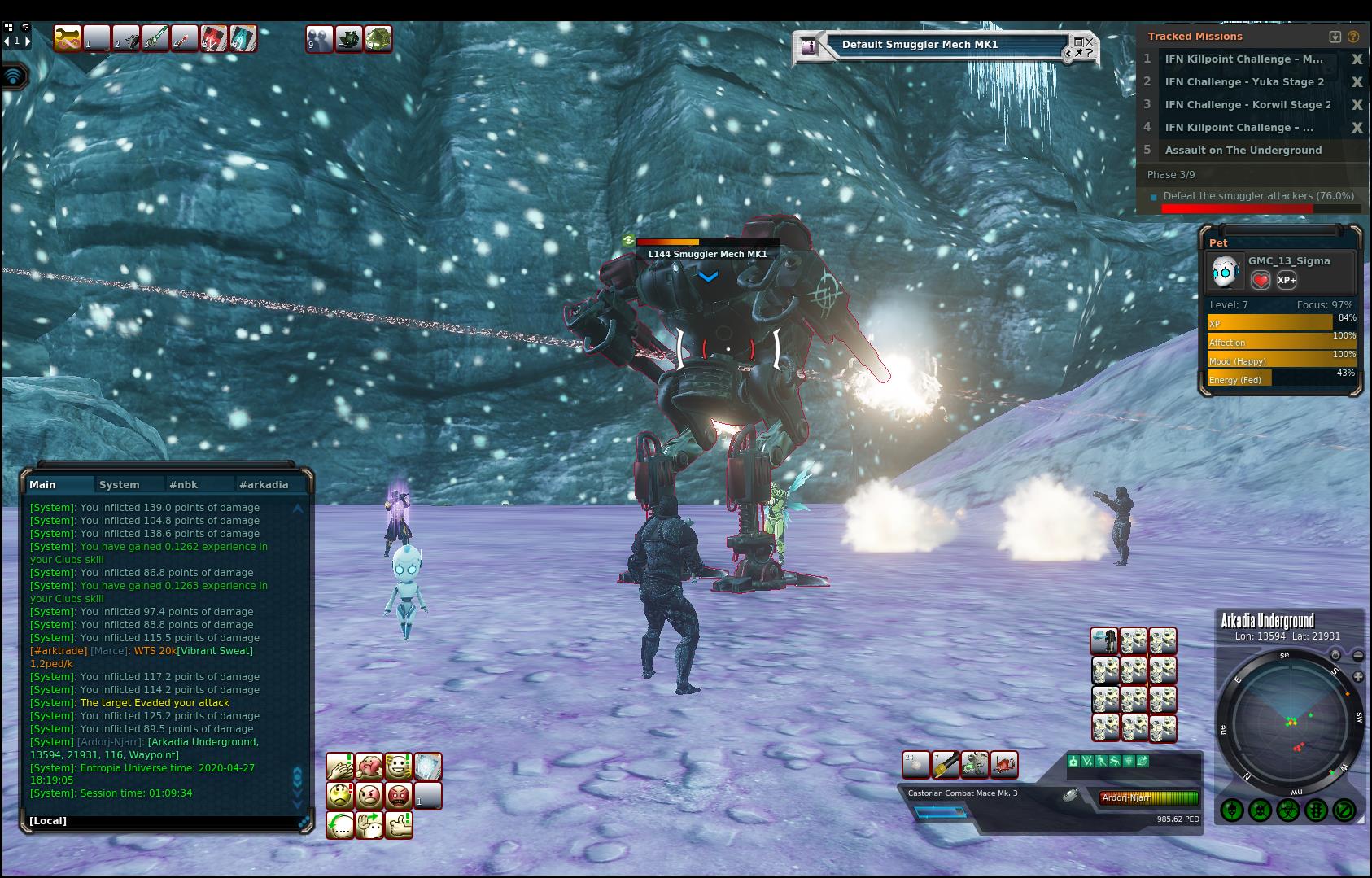The height and width of the screenshot is (878, 1372).
Task: Select the green sword in slot 3
Action: tap(155, 38)
